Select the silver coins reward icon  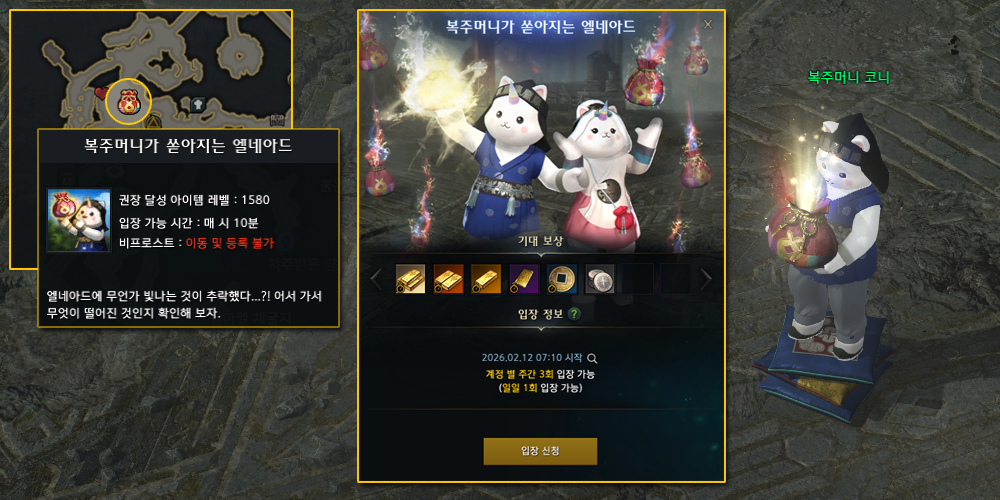point(600,279)
